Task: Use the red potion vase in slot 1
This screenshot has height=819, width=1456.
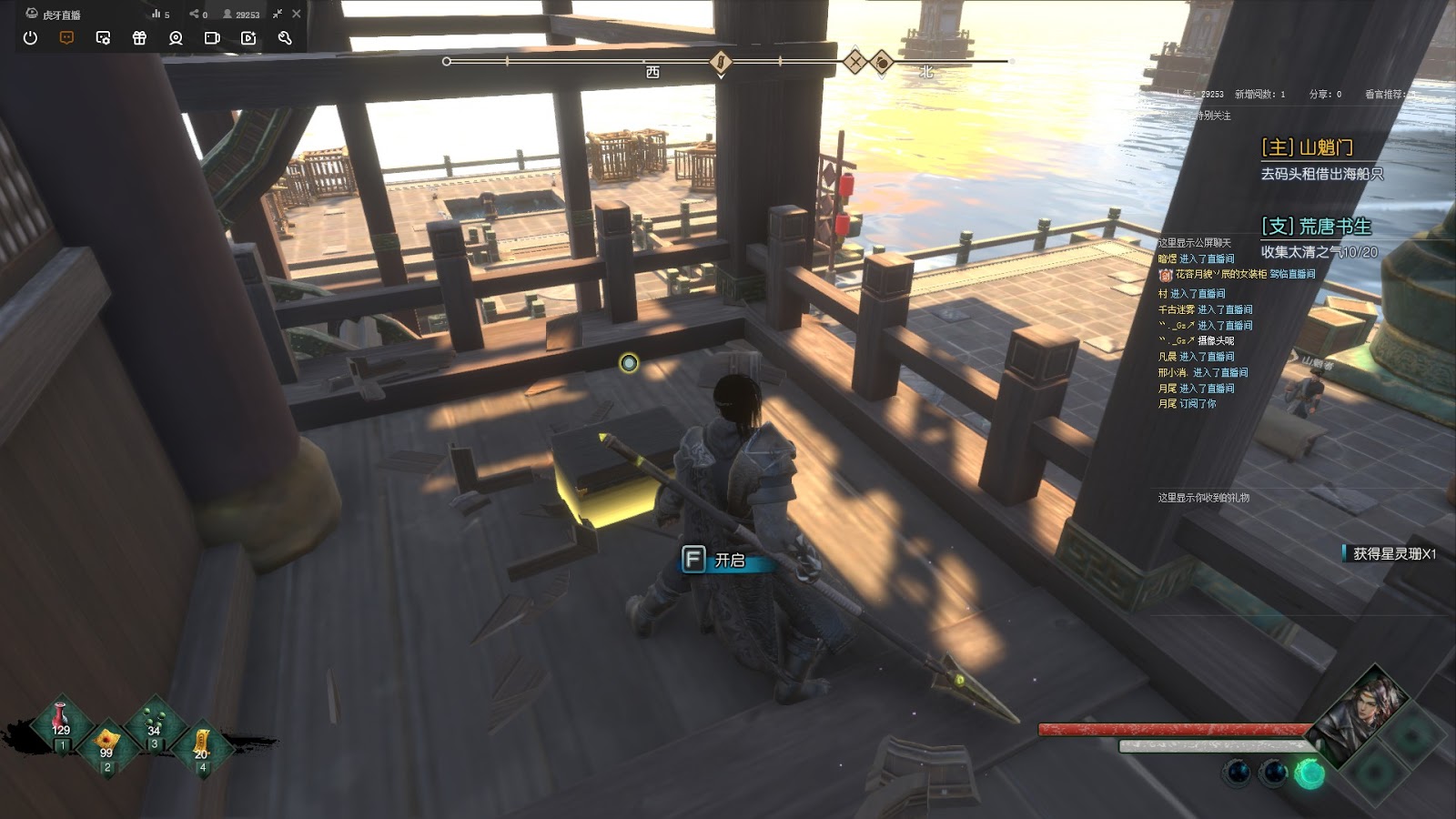Action: pyautogui.click(x=61, y=722)
